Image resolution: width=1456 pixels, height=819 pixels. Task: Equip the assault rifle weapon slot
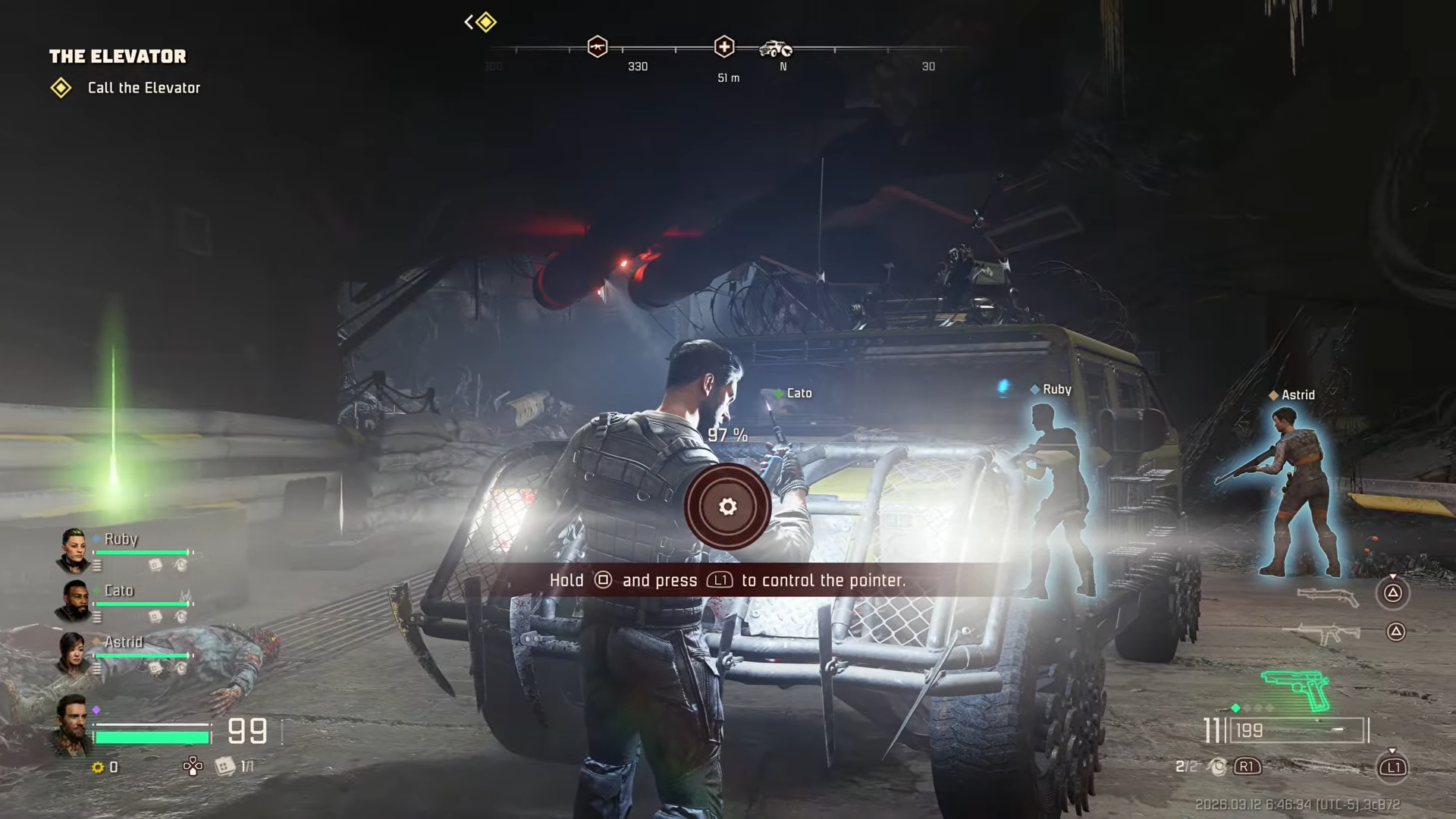click(x=1323, y=633)
